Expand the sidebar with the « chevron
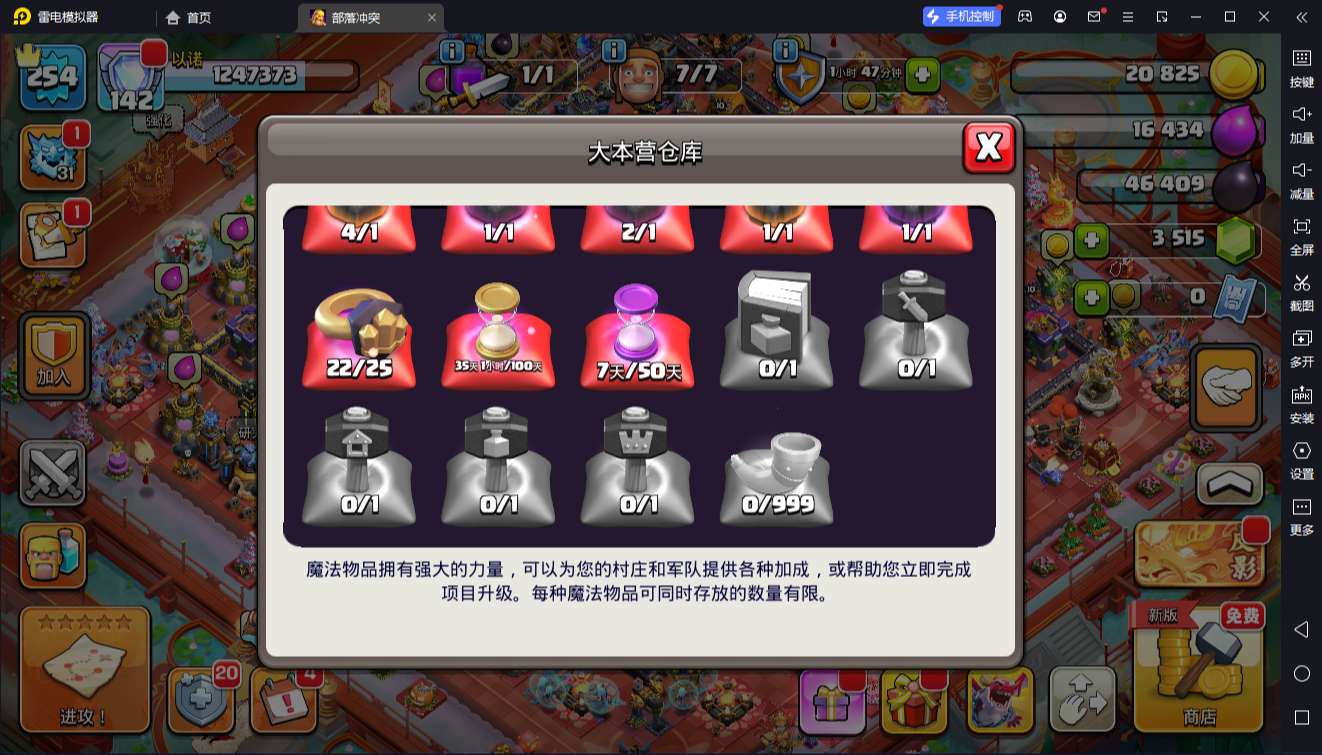The height and width of the screenshot is (755, 1322). [1301, 17]
